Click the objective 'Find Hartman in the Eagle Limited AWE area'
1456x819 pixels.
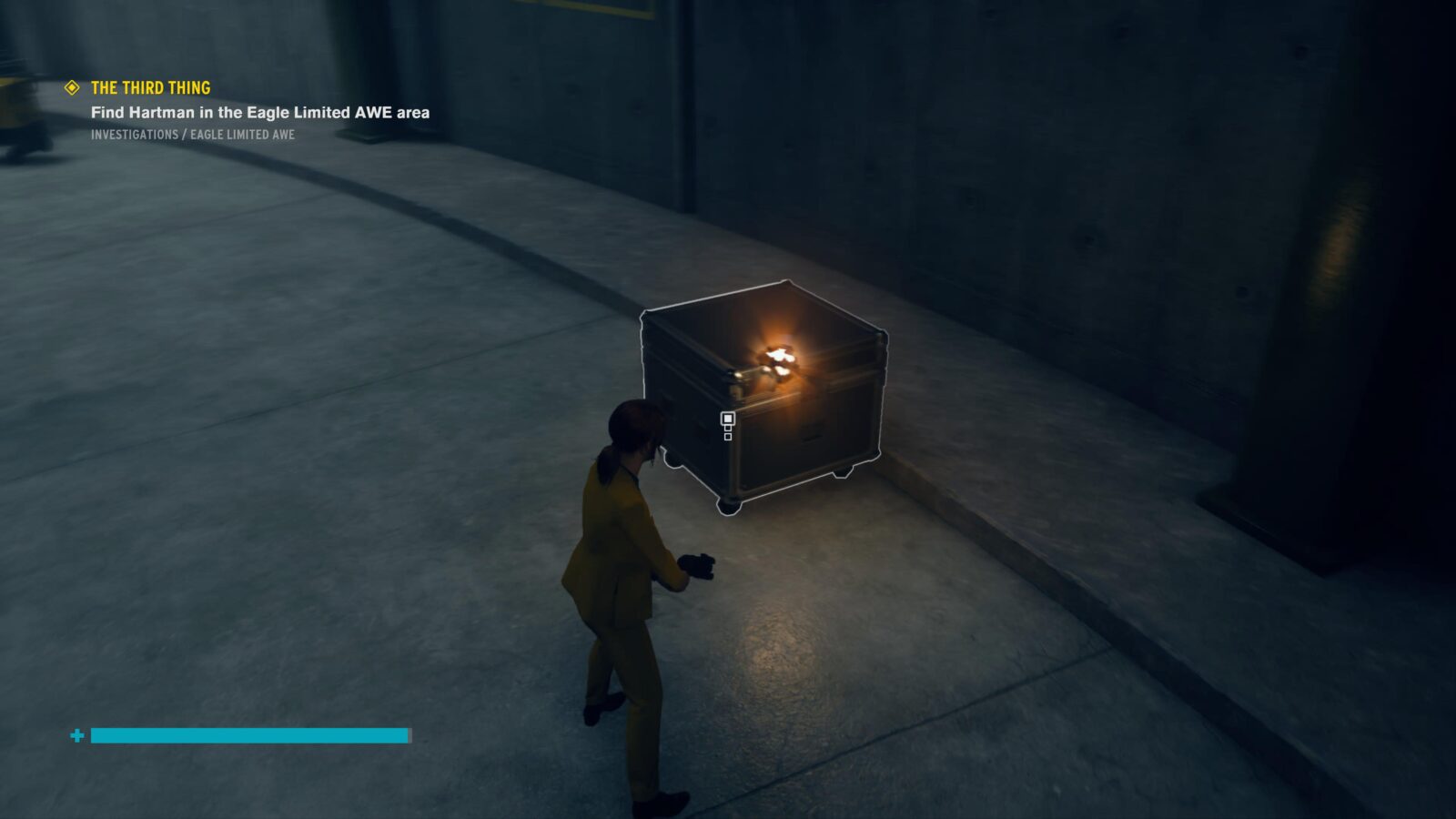pyautogui.click(x=260, y=112)
